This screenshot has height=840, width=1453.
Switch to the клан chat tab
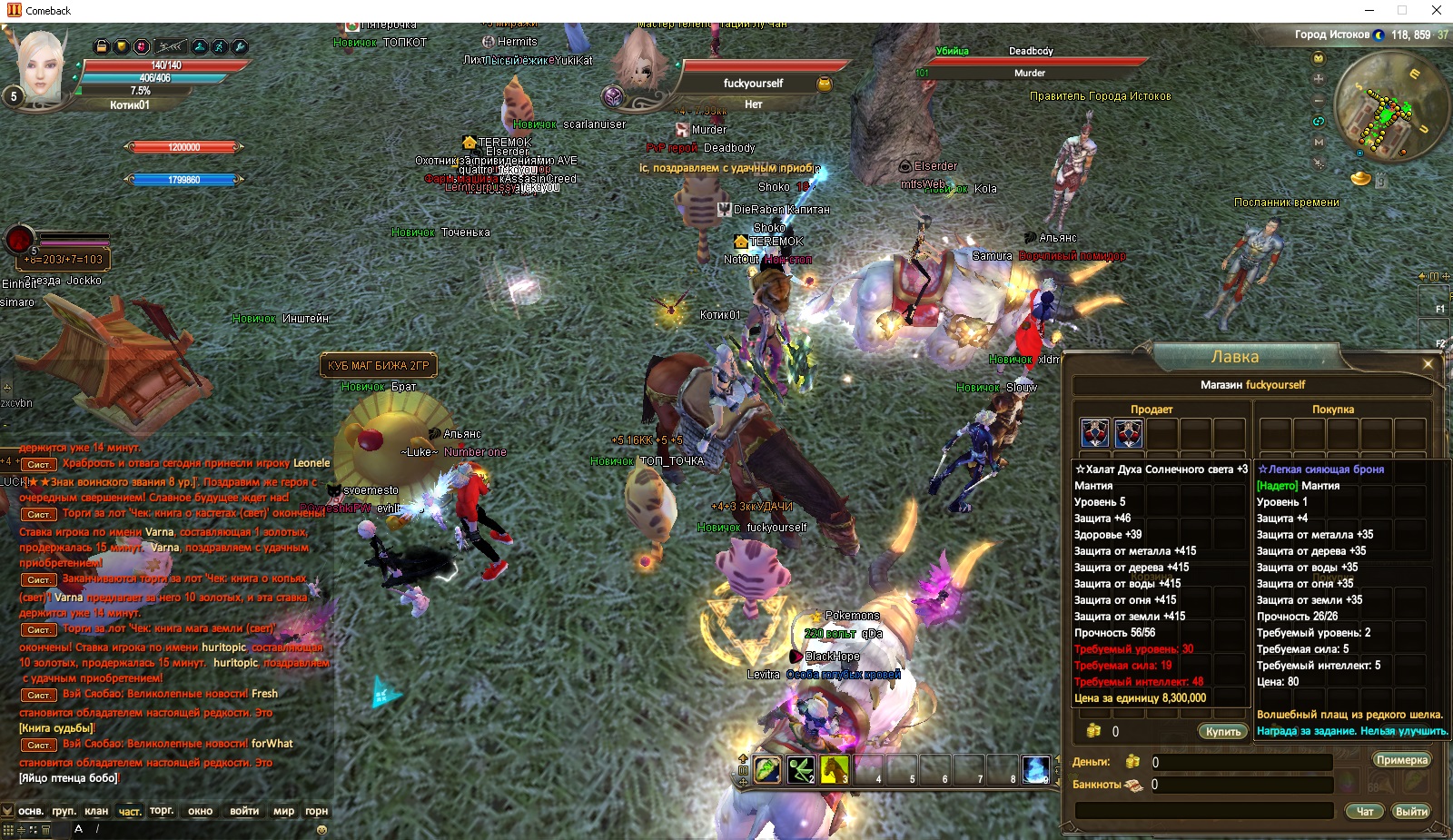tap(96, 811)
